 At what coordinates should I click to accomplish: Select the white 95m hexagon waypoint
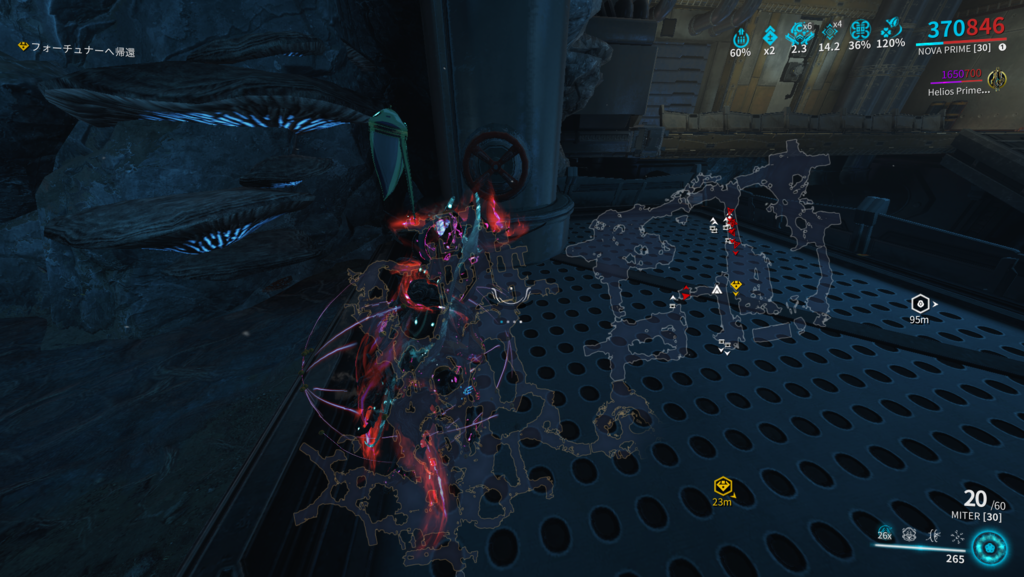[x=919, y=303]
